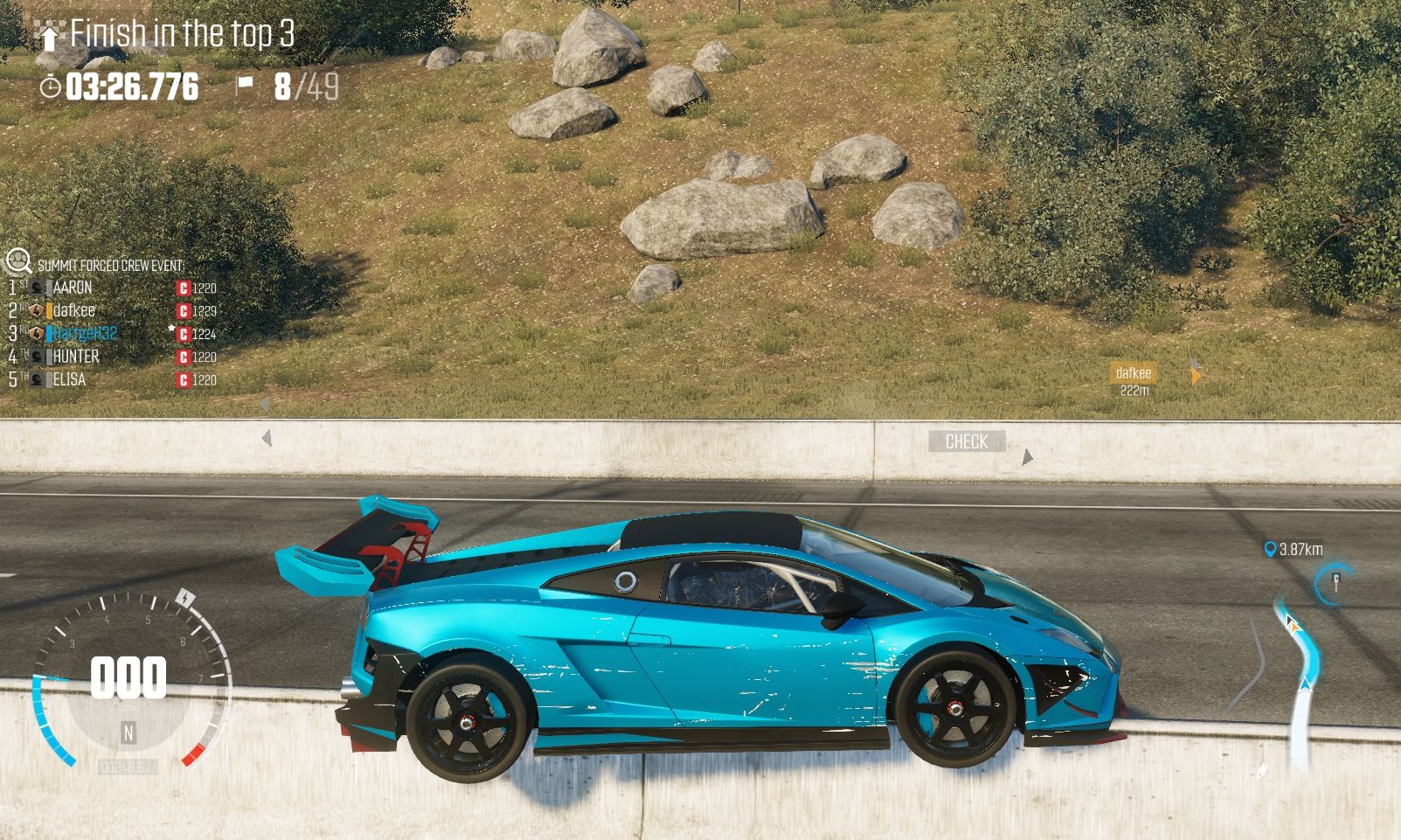Click the "Finish in the top 3" objective
1401x840 pixels.
pos(181,35)
